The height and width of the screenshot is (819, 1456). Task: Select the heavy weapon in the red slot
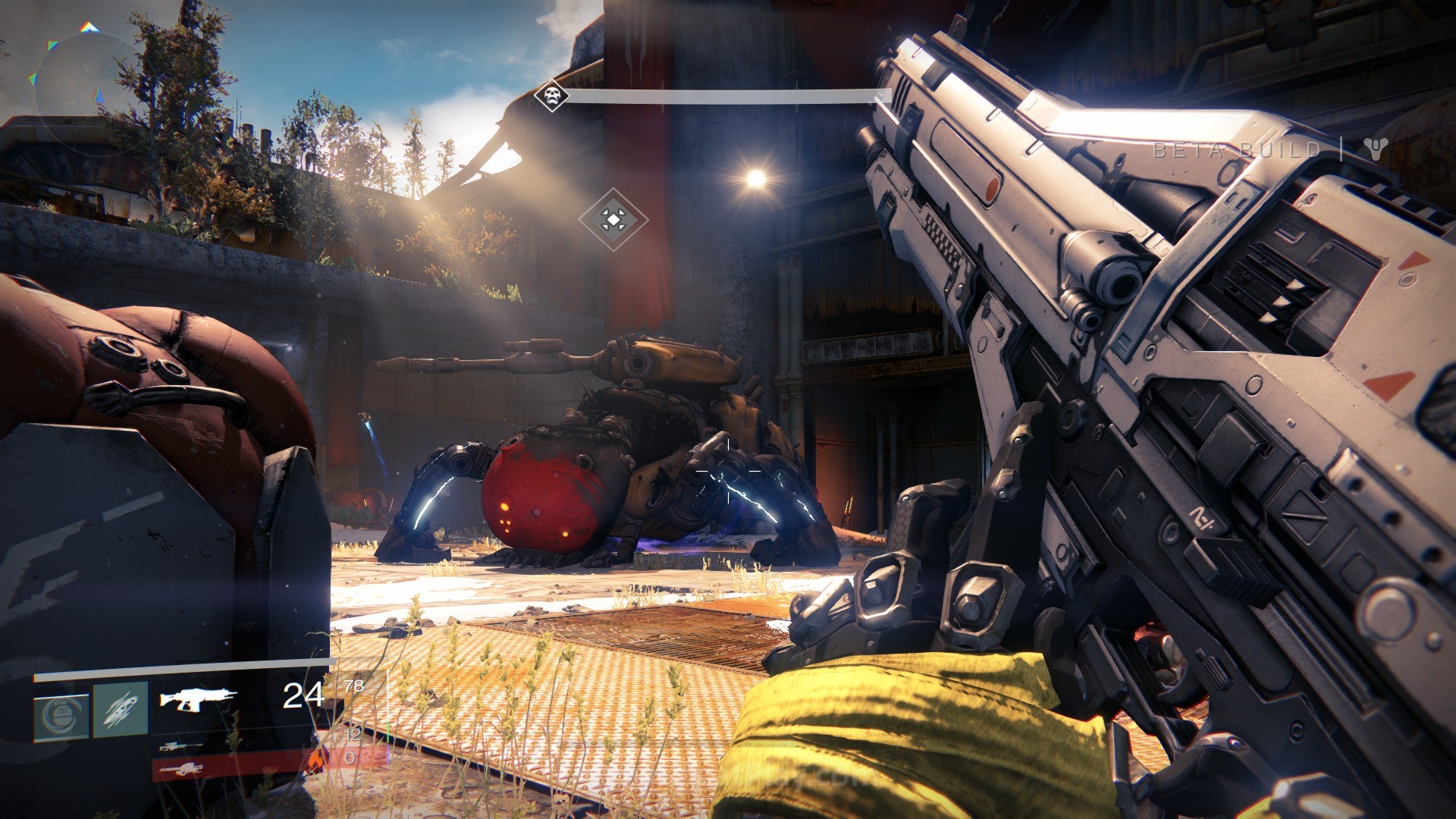coord(180,770)
